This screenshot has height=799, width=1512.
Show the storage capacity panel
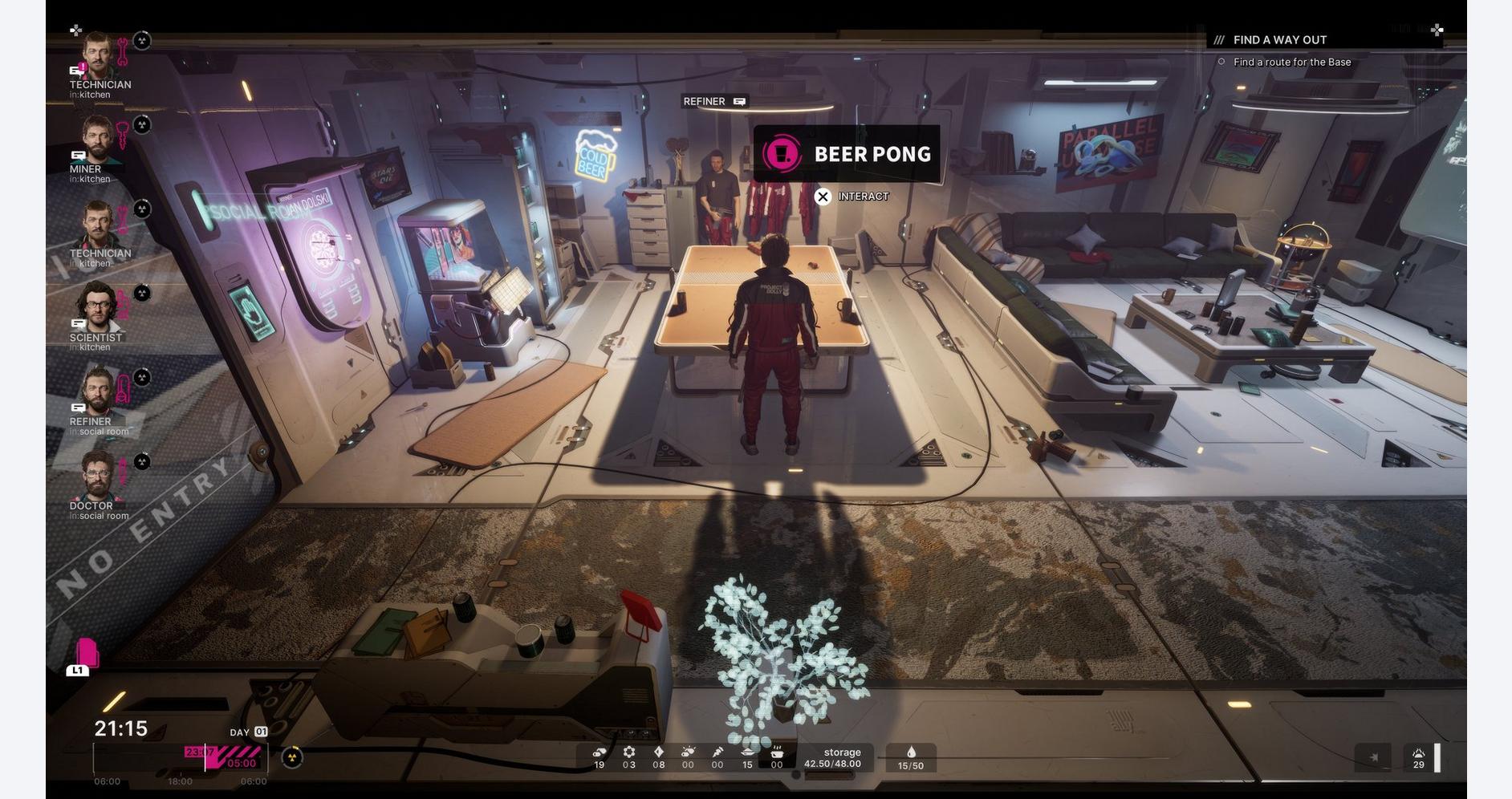point(832,758)
